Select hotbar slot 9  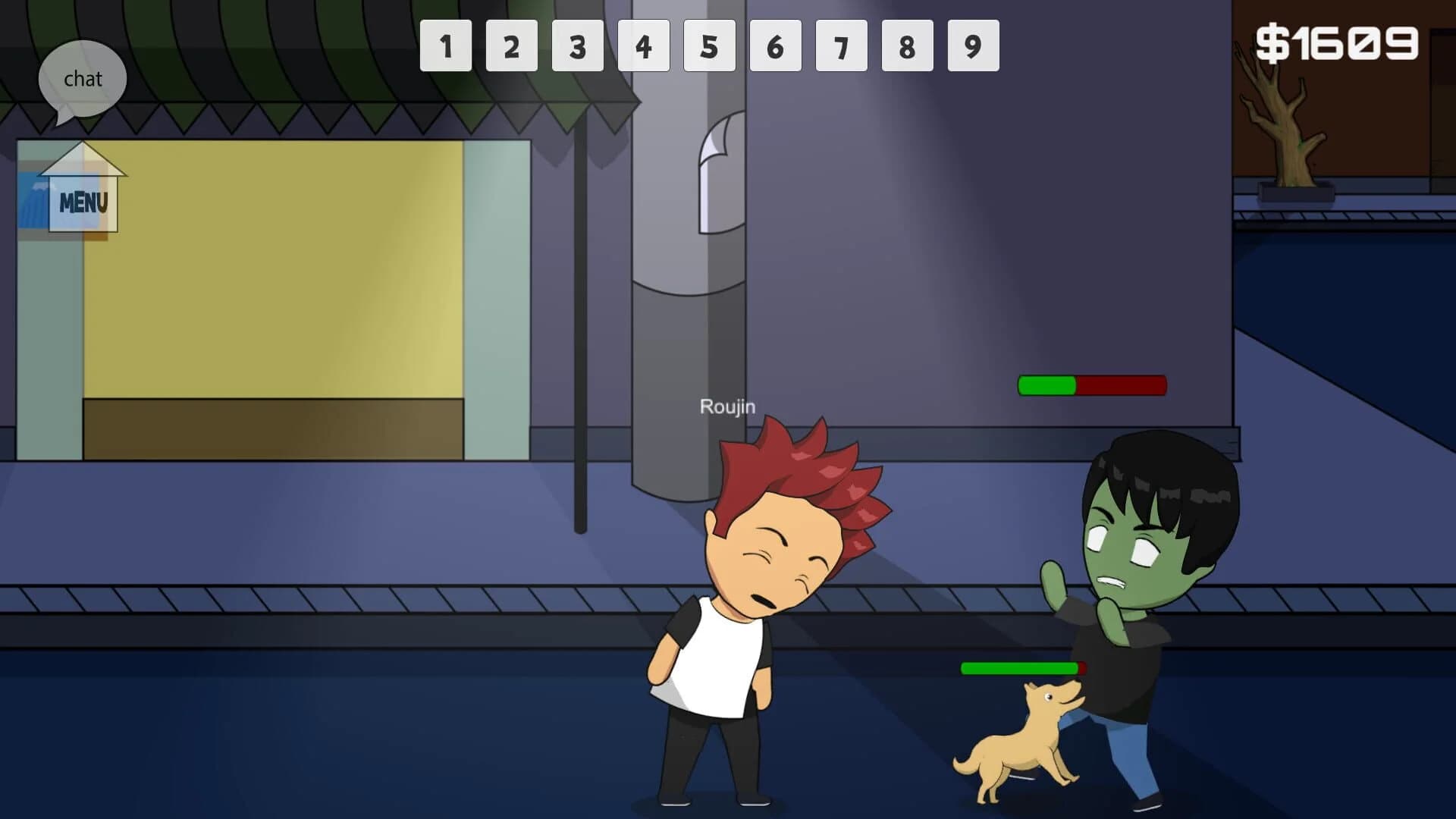coord(973,46)
